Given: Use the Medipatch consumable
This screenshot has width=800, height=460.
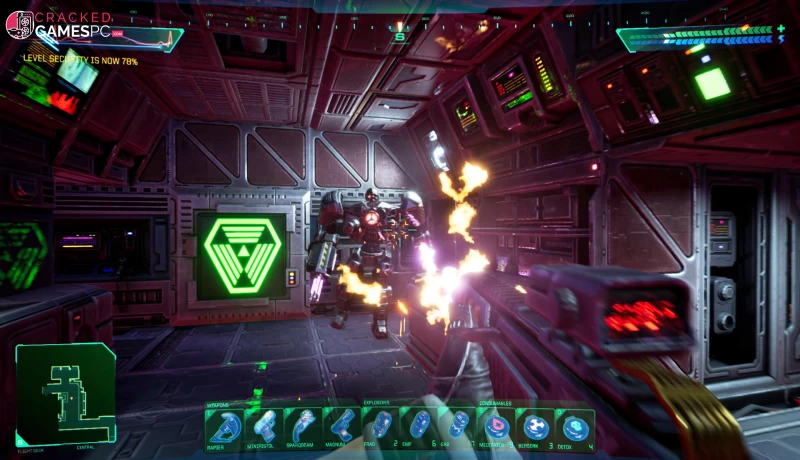Looking at the screenshot, I should (x=497, y=427).
